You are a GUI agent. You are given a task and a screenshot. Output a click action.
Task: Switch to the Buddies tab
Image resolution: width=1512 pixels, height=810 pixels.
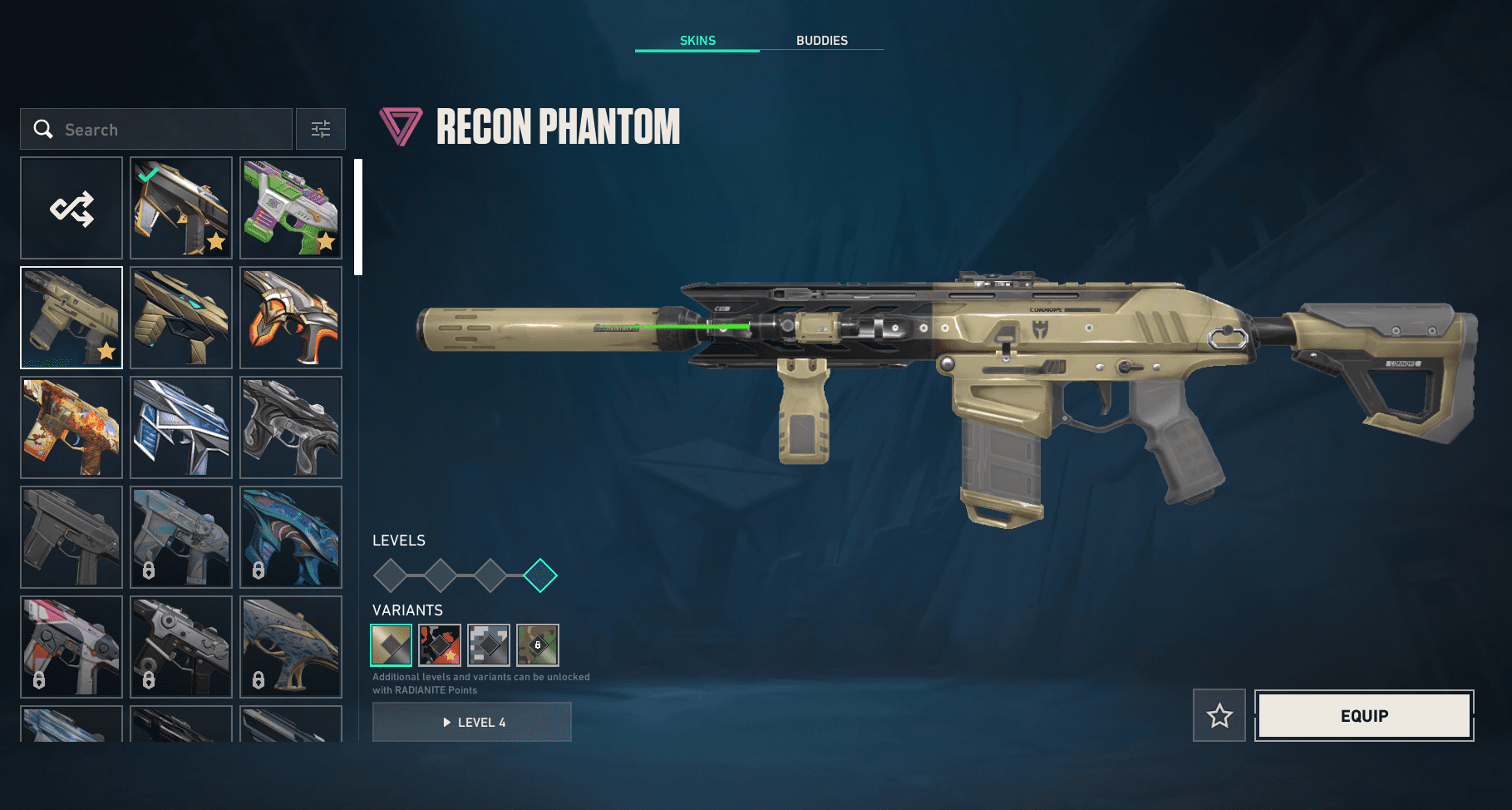[x=821, y=41]
